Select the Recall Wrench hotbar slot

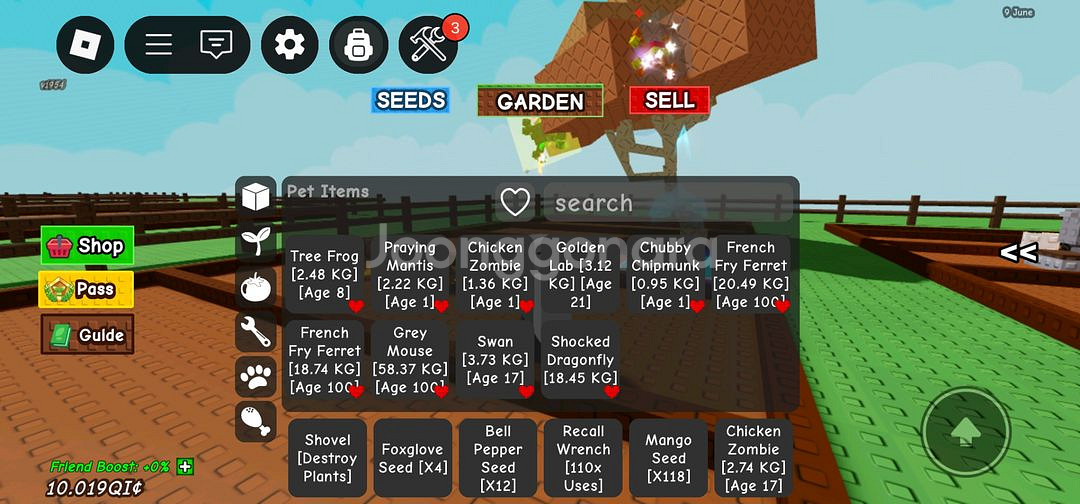(583, 458)
